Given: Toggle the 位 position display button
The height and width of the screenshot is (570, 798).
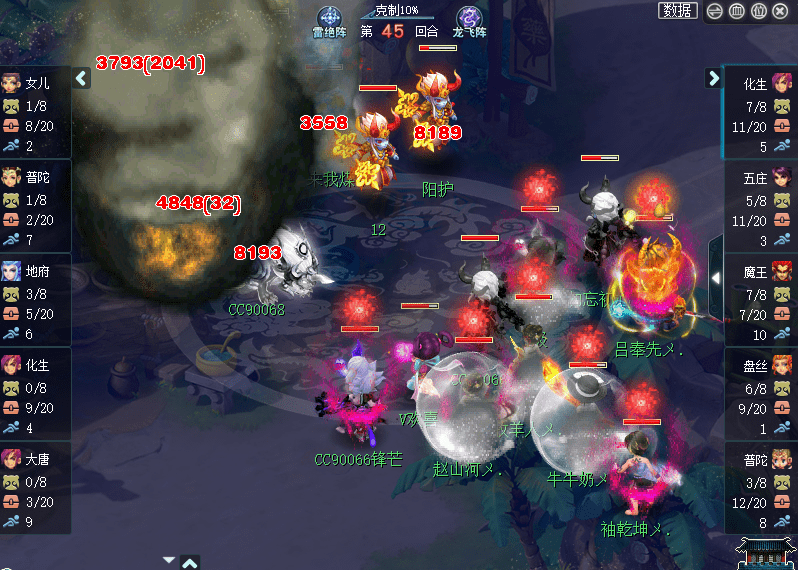Looking at the screenshot, I should point(758,11).
